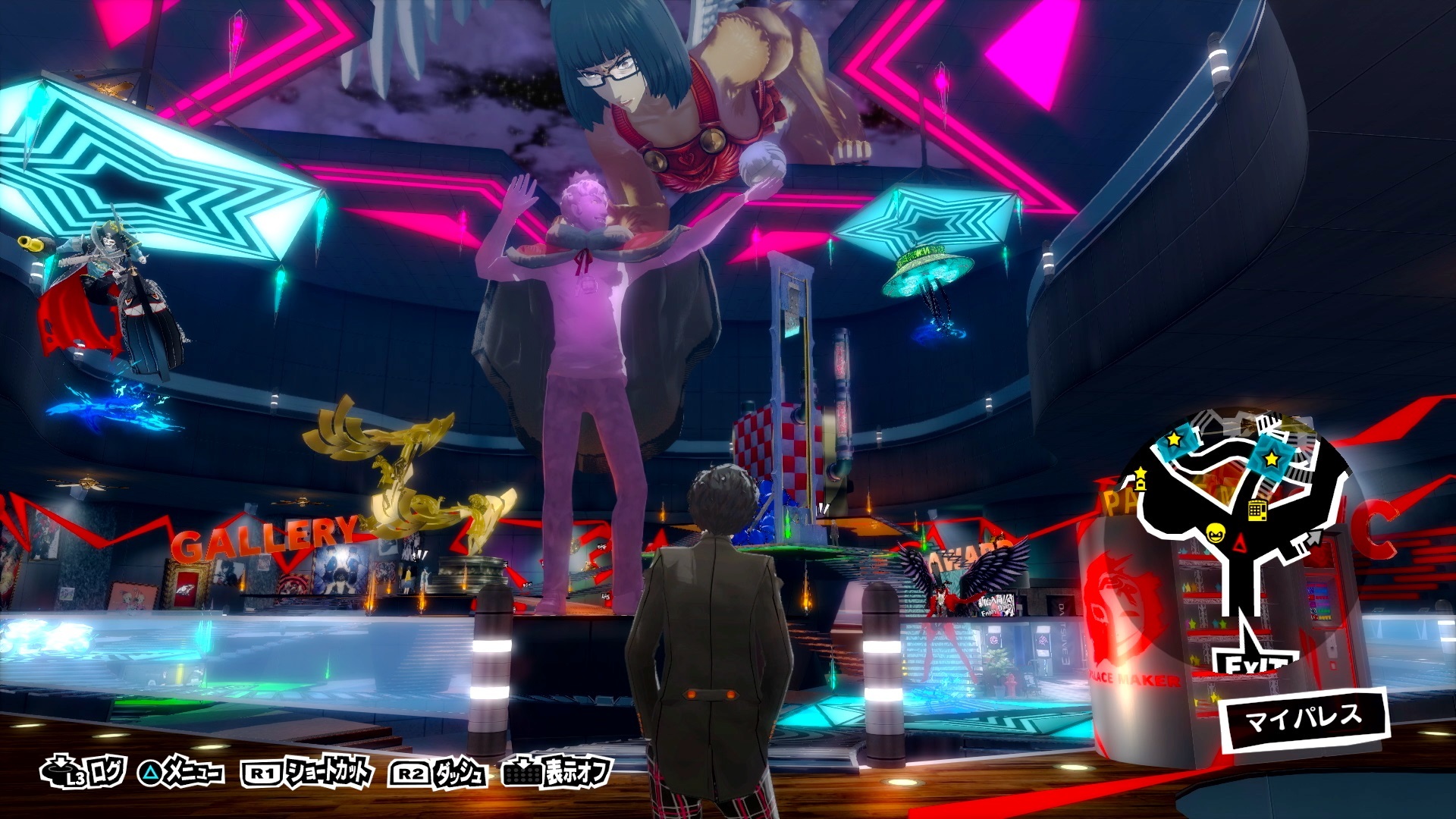Viewport: 1456px width, 819px height.
Task: Select the EXIT marker on the minimap
Action: click(x=1253, y=662)
